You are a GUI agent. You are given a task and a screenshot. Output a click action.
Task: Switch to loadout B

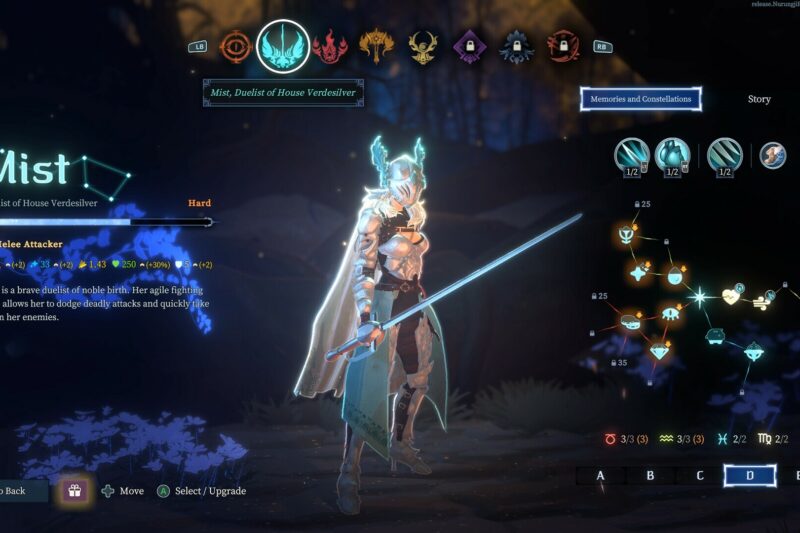[650, 475]
